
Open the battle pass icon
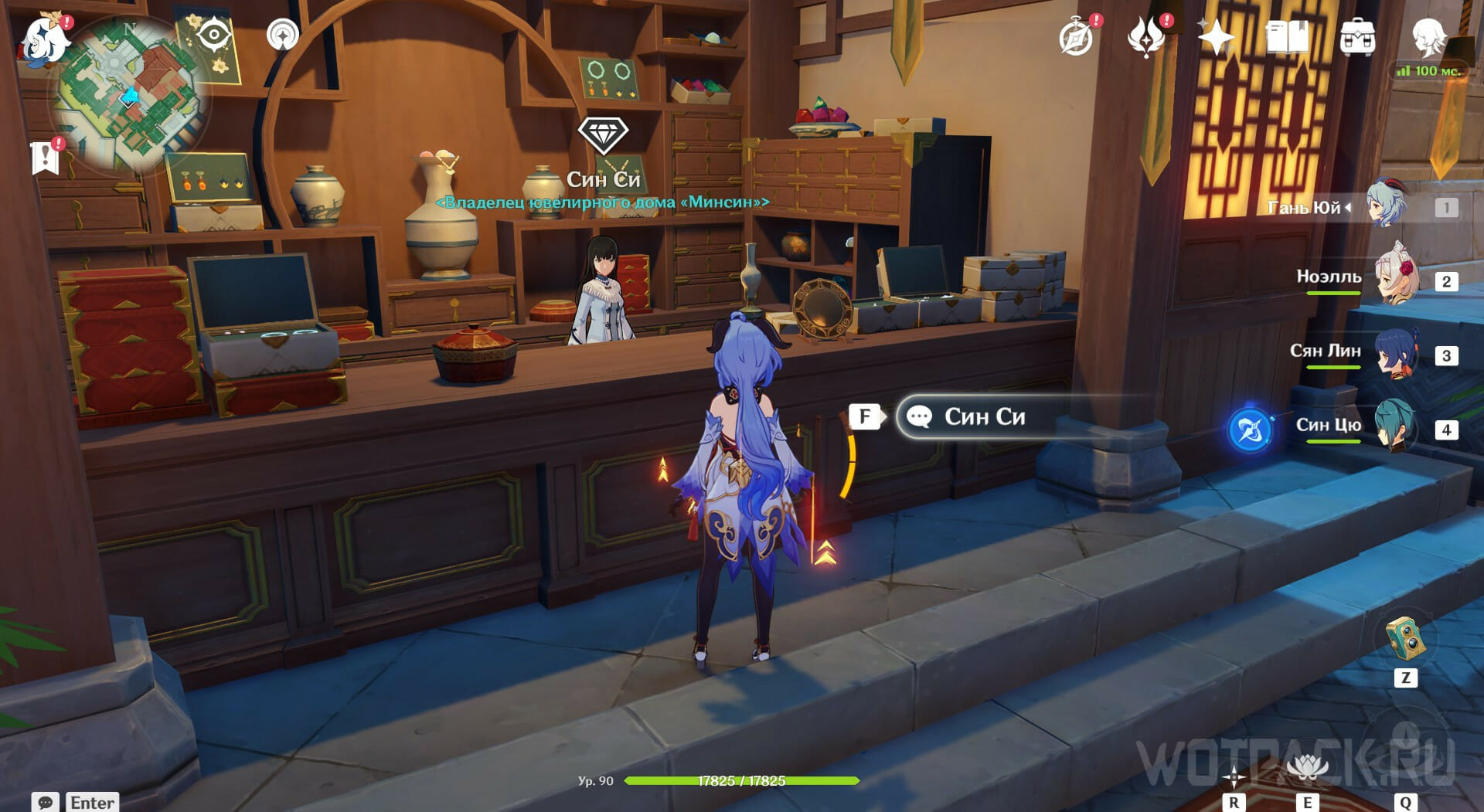click(1145, 37)
